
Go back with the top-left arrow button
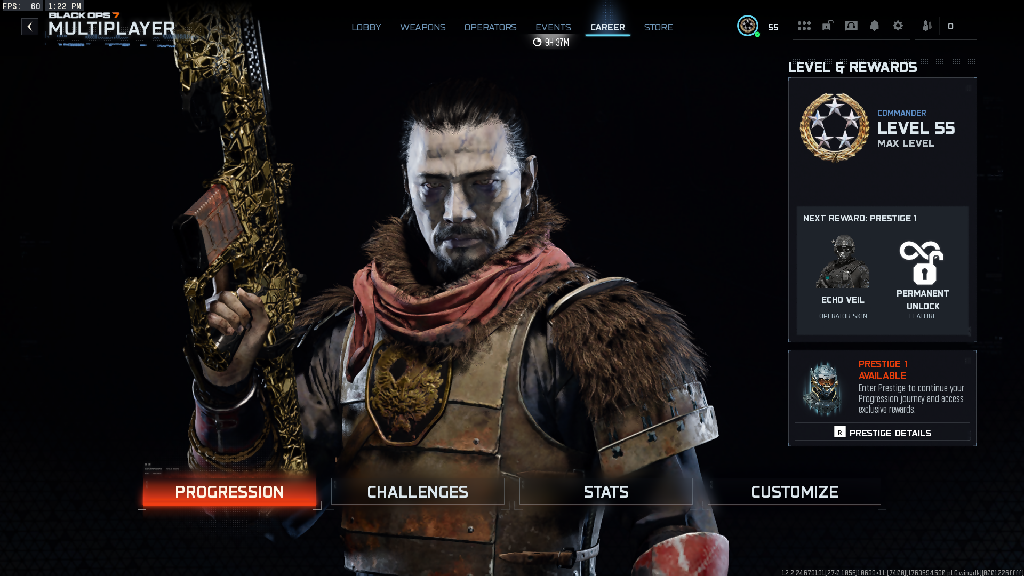click(x=29, y=27)
